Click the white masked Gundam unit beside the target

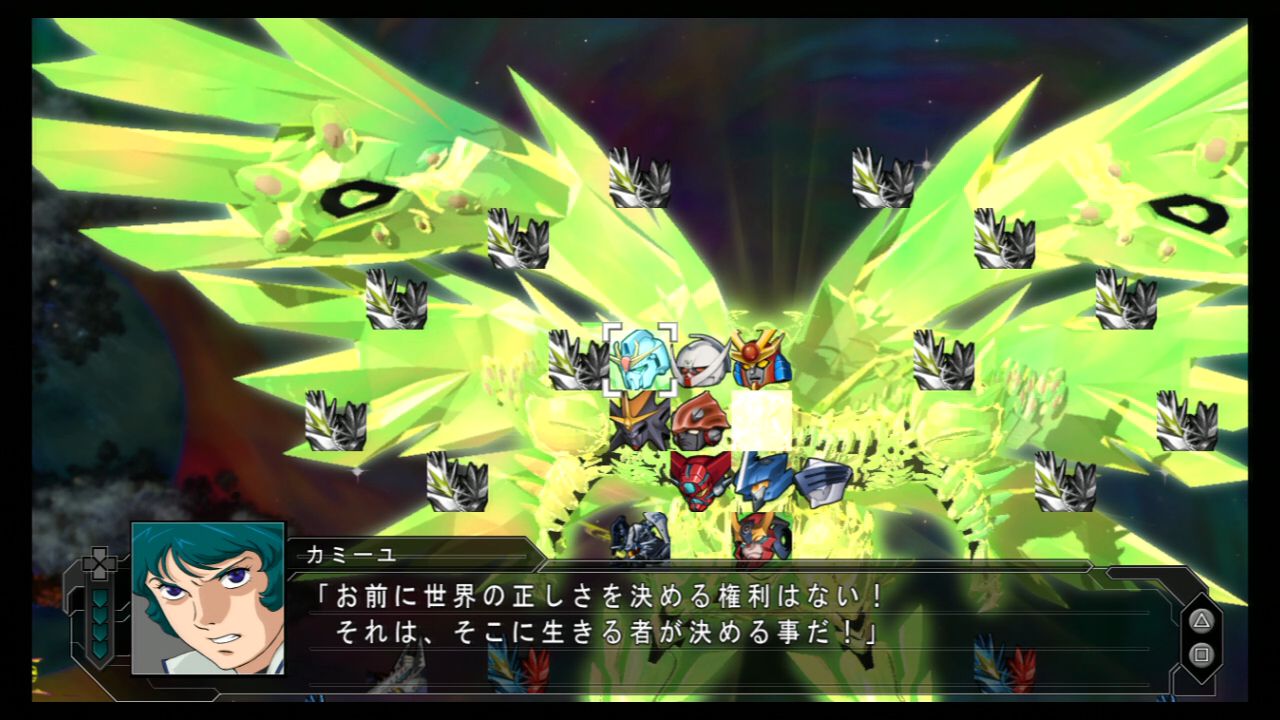click(700, 362)
